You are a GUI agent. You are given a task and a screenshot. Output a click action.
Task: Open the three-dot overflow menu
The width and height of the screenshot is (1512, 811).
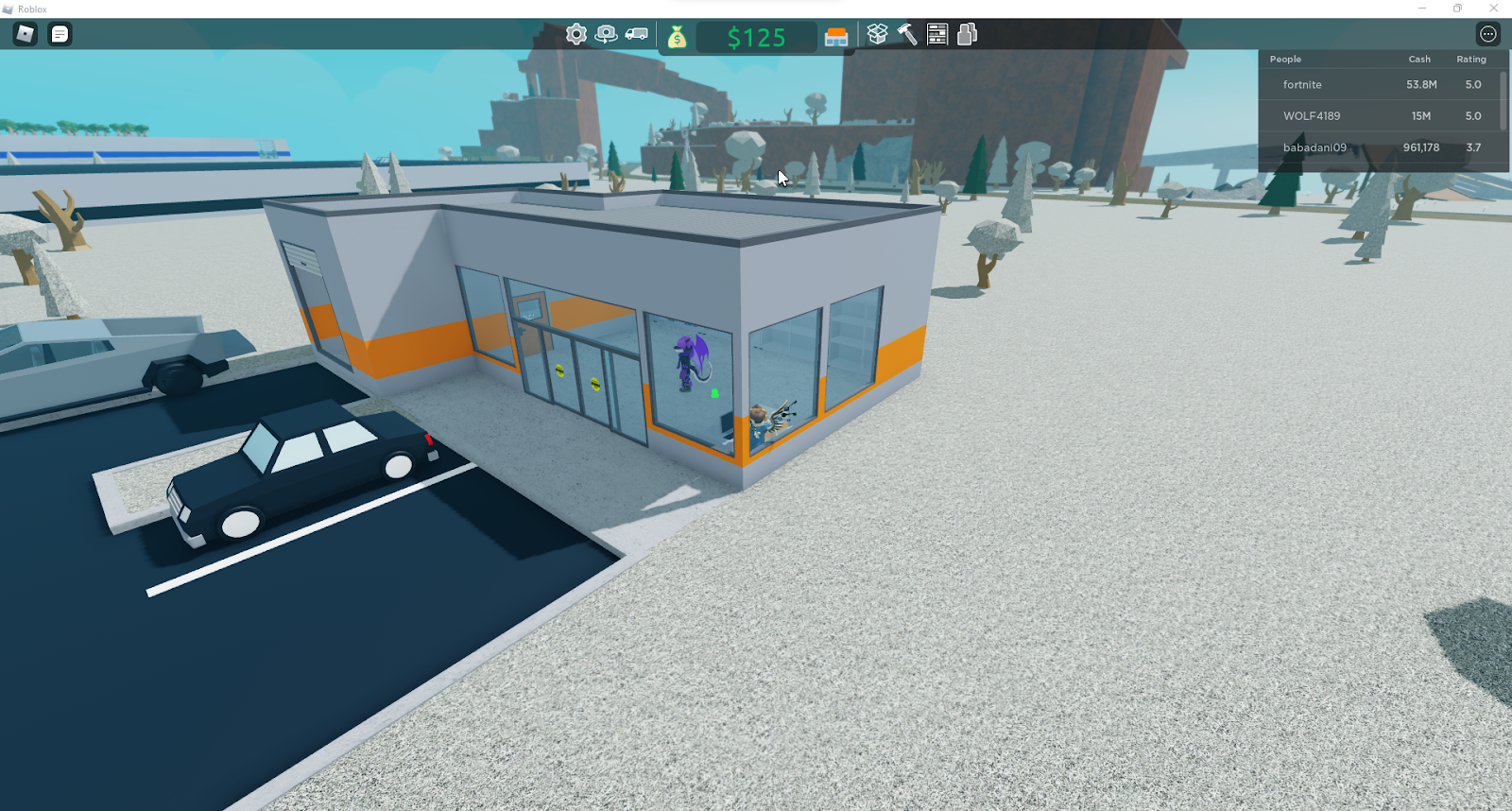pyautogui.click(x=1486, y=33)
